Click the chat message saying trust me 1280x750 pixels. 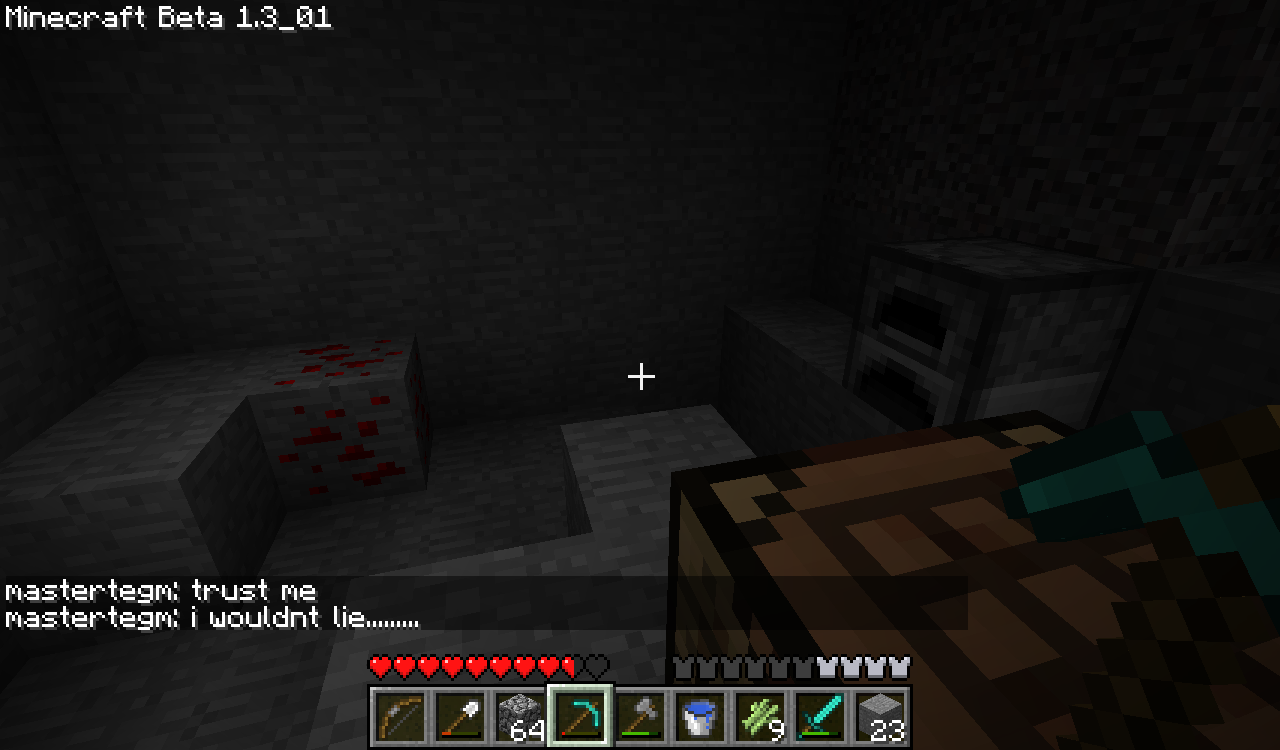tap(160, 590)
